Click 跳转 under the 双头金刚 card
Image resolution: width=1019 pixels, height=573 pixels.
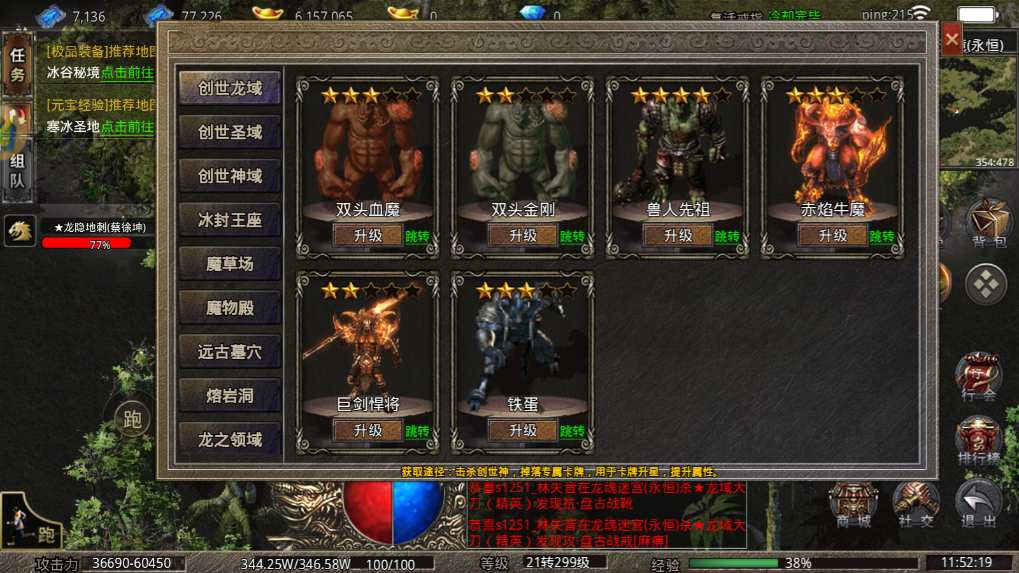[572, 237]
